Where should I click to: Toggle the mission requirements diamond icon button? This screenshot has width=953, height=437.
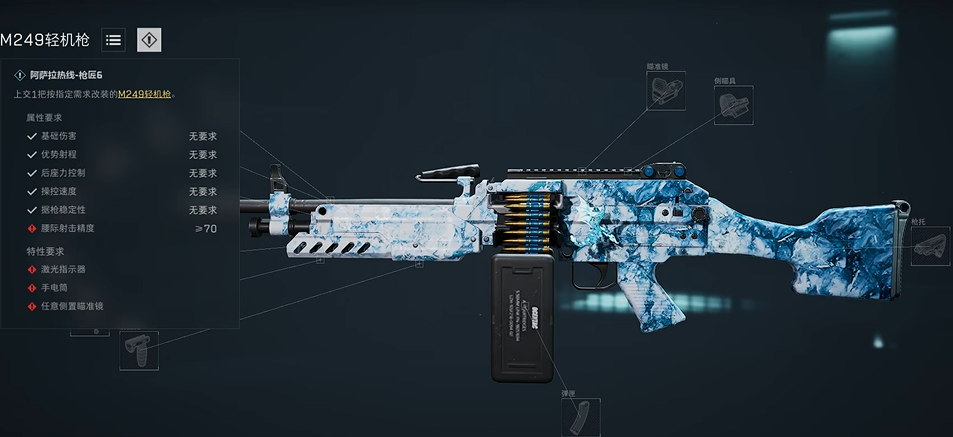tap(149, 40)
